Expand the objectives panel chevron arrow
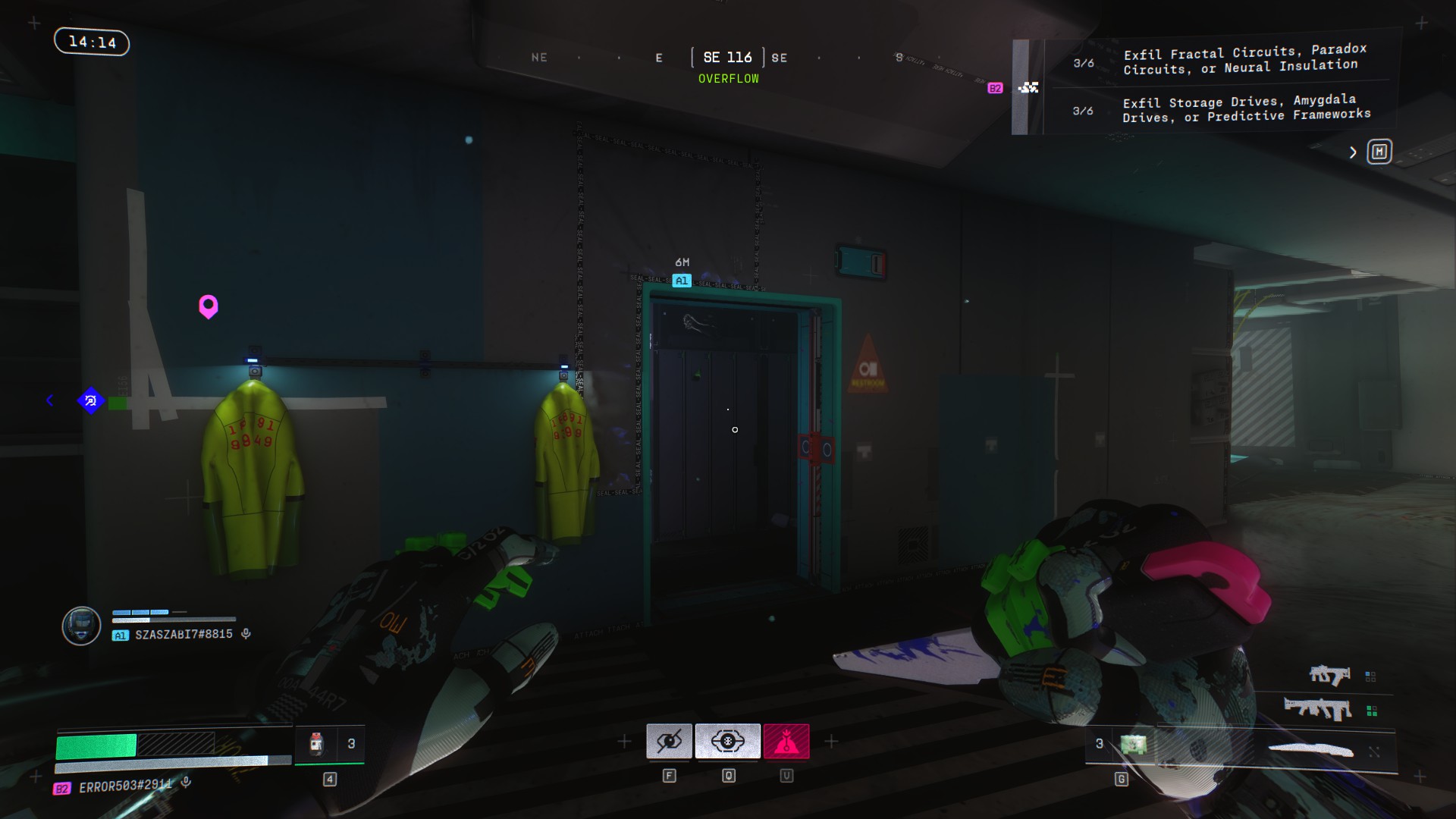This screenshot has height=819, width=1456. [1353, 152]
